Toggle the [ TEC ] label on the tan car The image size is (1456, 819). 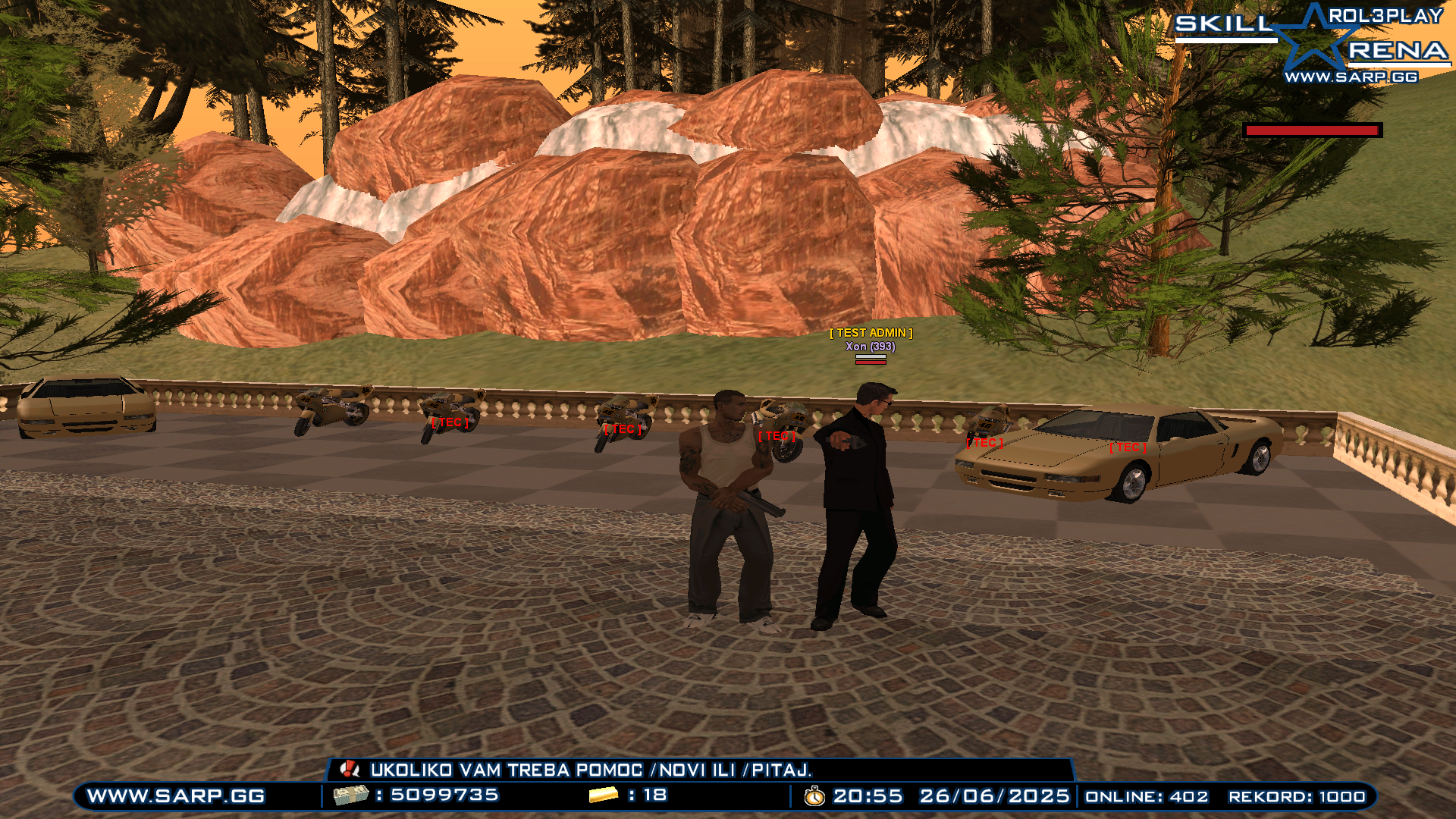click(x=1128, y=447)
